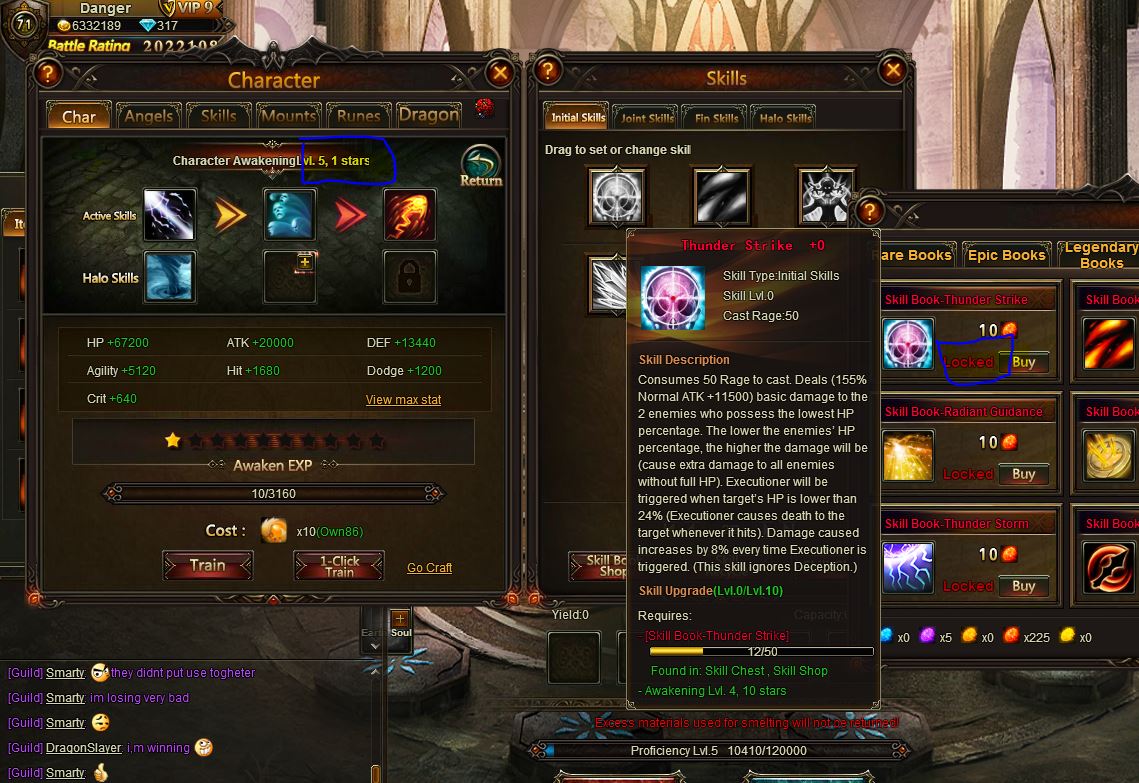Close the Skills window
The width and height of the screenshot is (1139, 783).
893,70
